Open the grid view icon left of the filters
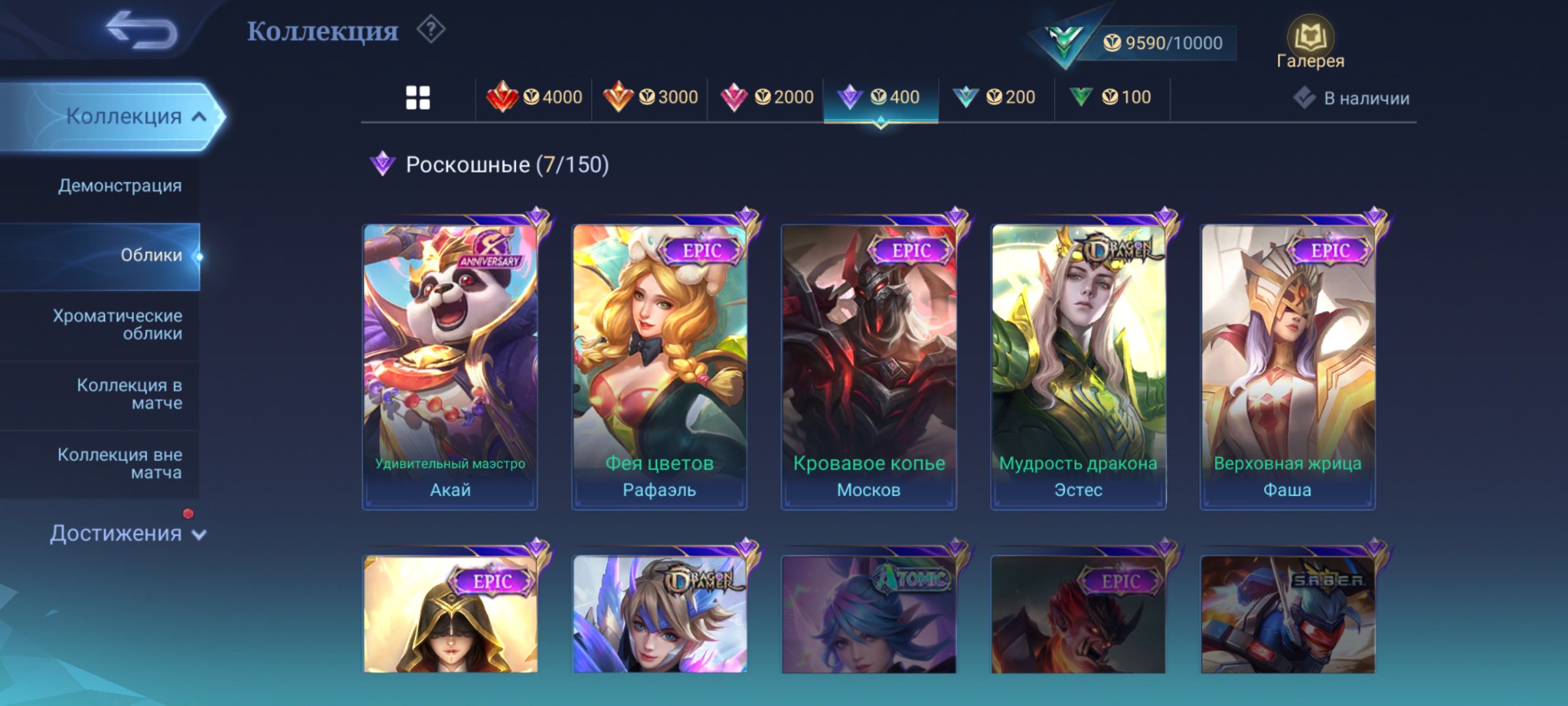1568x706 pixels. point(419,97)
